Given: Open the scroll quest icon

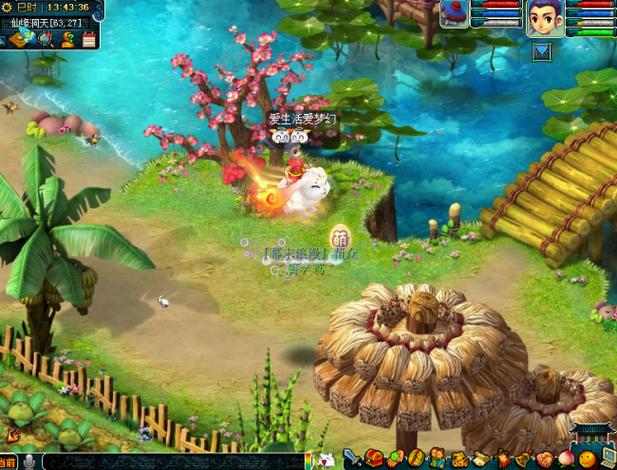Looking at the screenshot, I should coord(481,459).
